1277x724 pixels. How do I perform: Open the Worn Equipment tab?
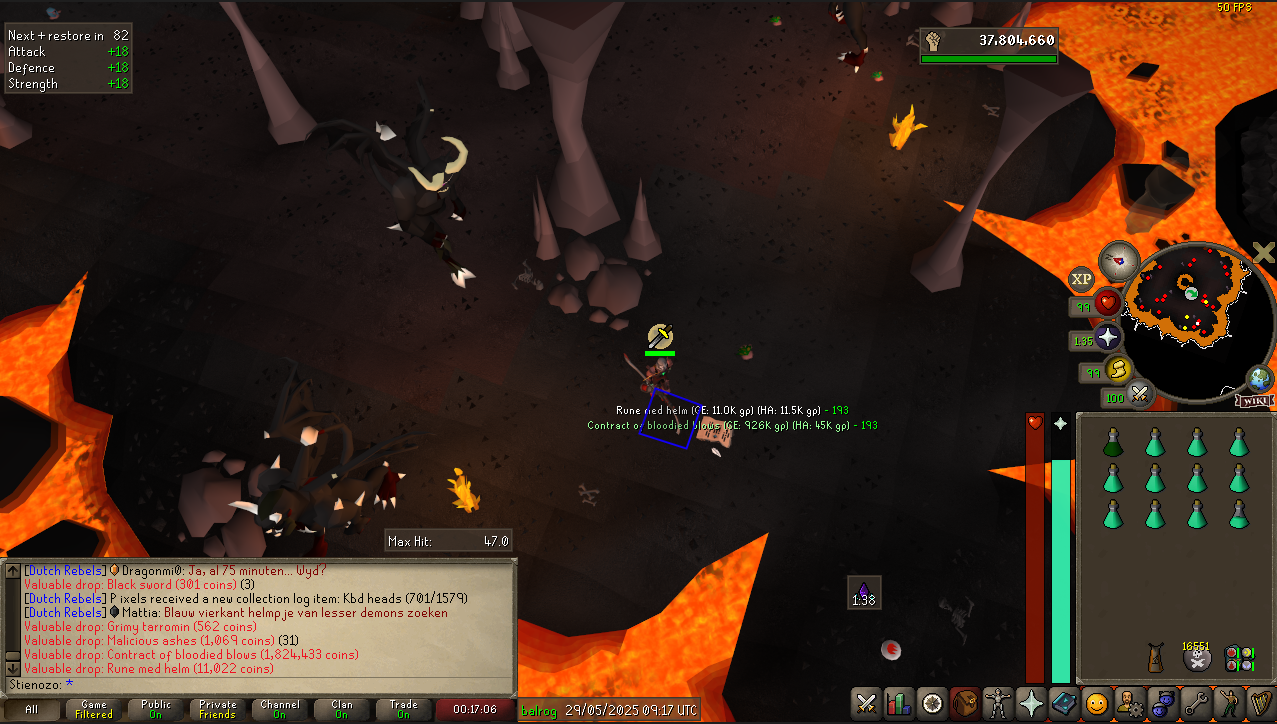pyautogui.click(x=997, y=703)
